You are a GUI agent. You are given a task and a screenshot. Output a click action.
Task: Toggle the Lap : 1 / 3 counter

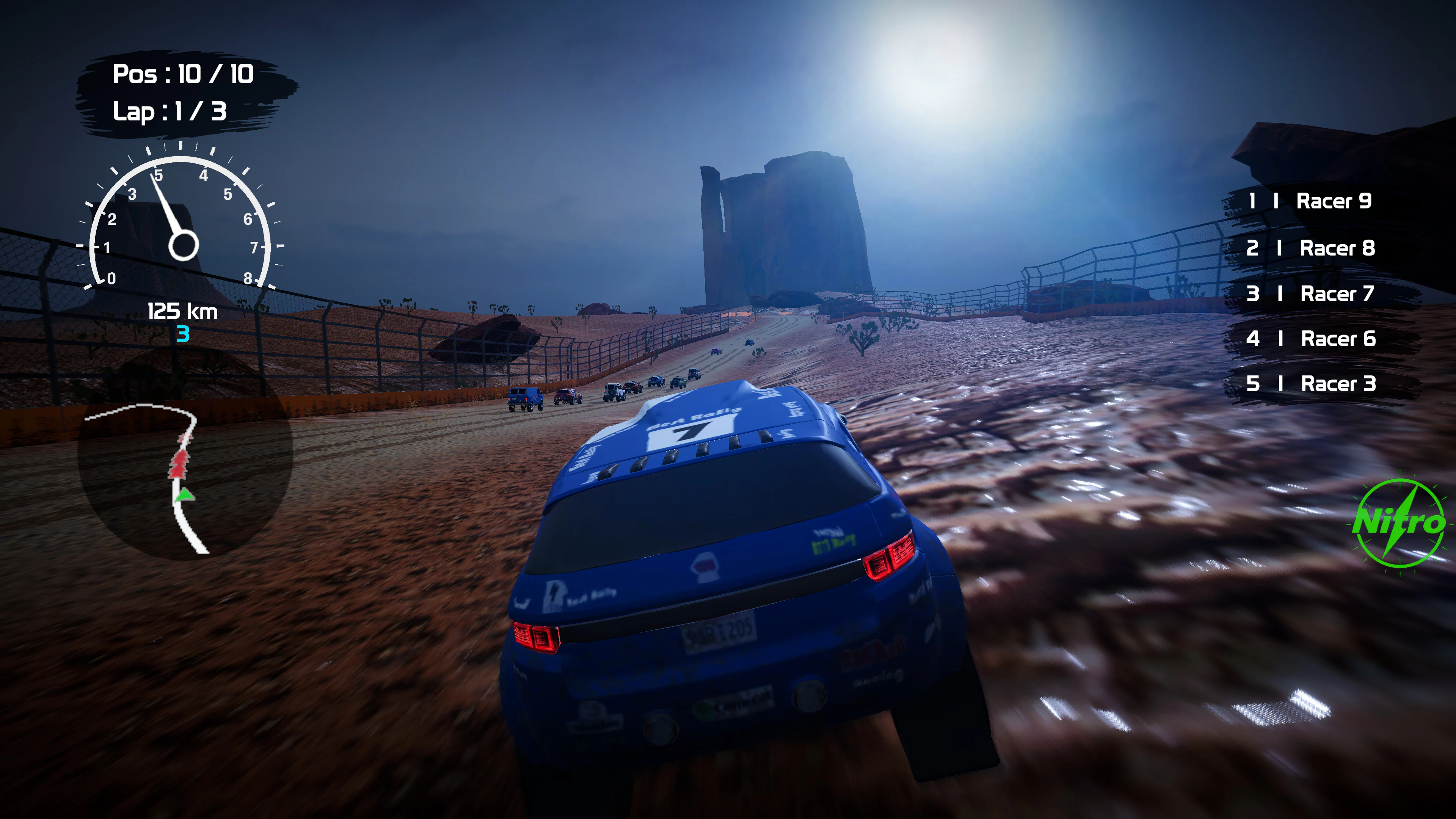point(169,111)
